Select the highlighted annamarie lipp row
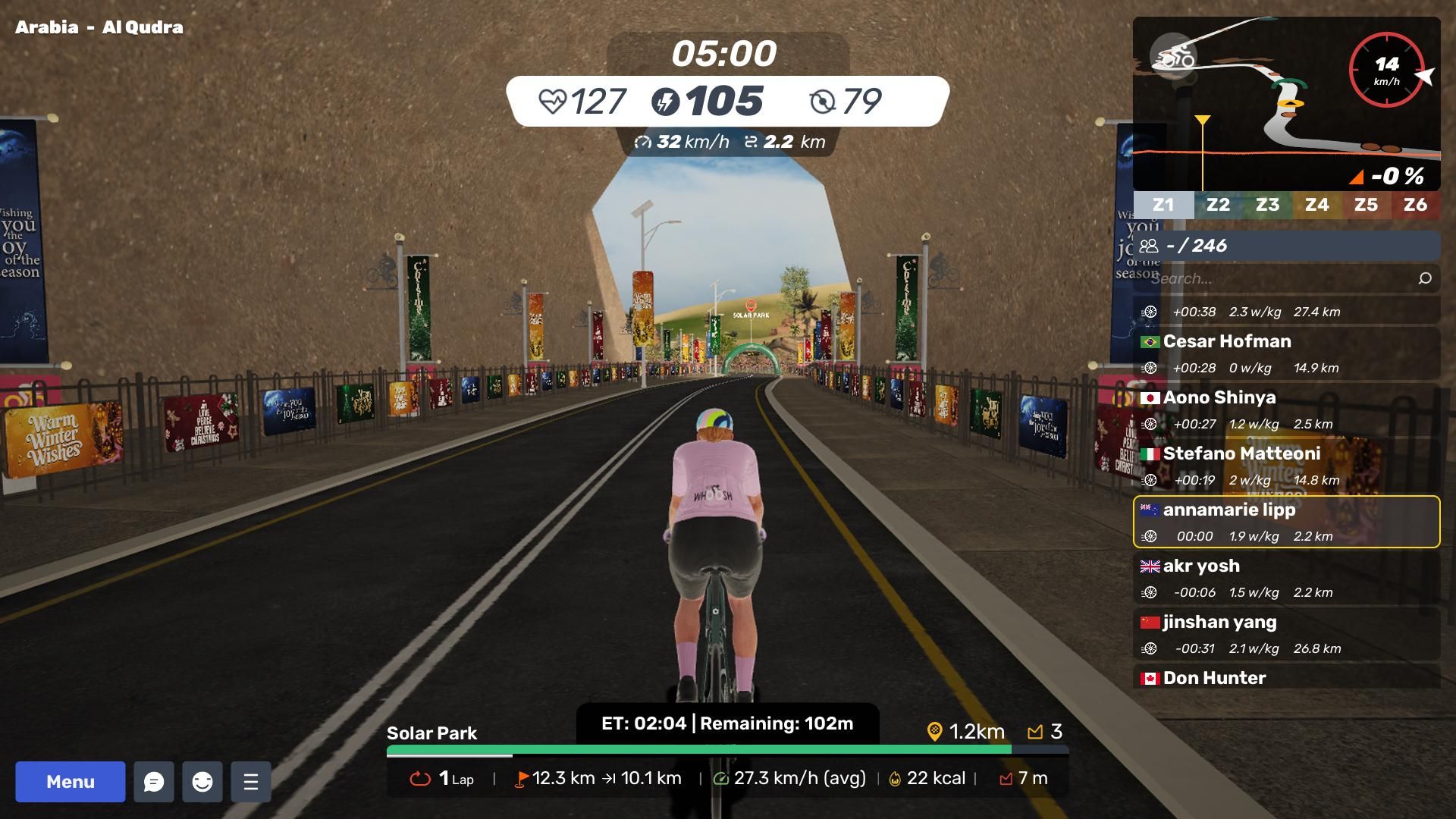This screenshot has width=1456, height=819. pyautogui.click(x=1286, y=522)
